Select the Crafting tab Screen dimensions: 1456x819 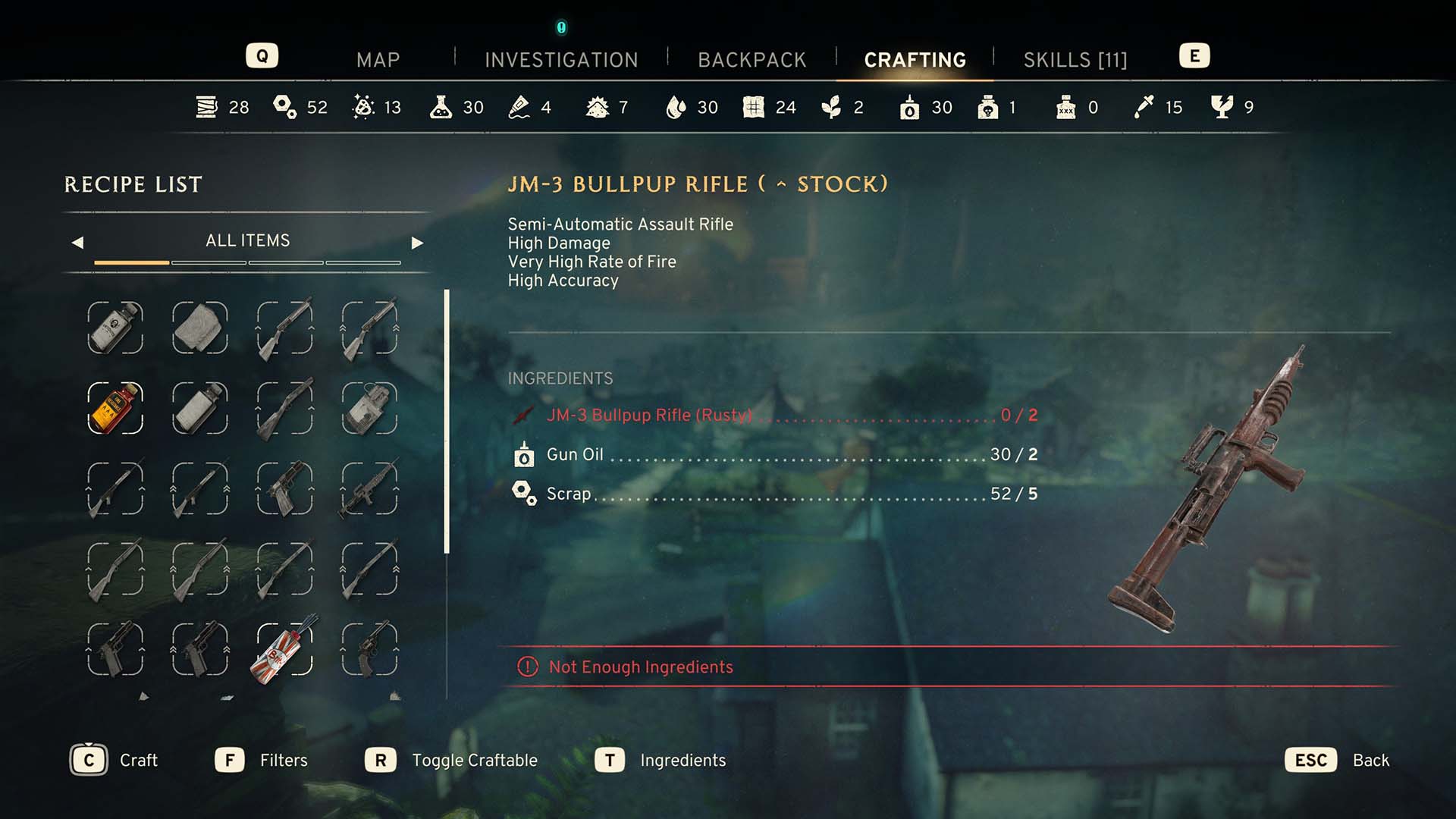[x=915, y=60]
